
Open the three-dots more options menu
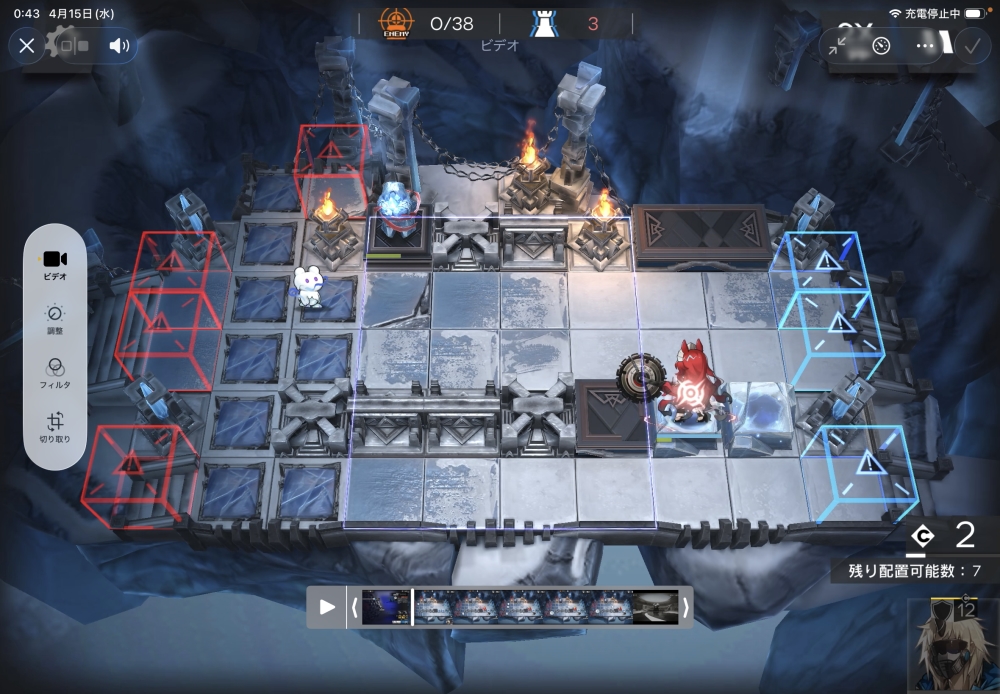coord(925,45)
